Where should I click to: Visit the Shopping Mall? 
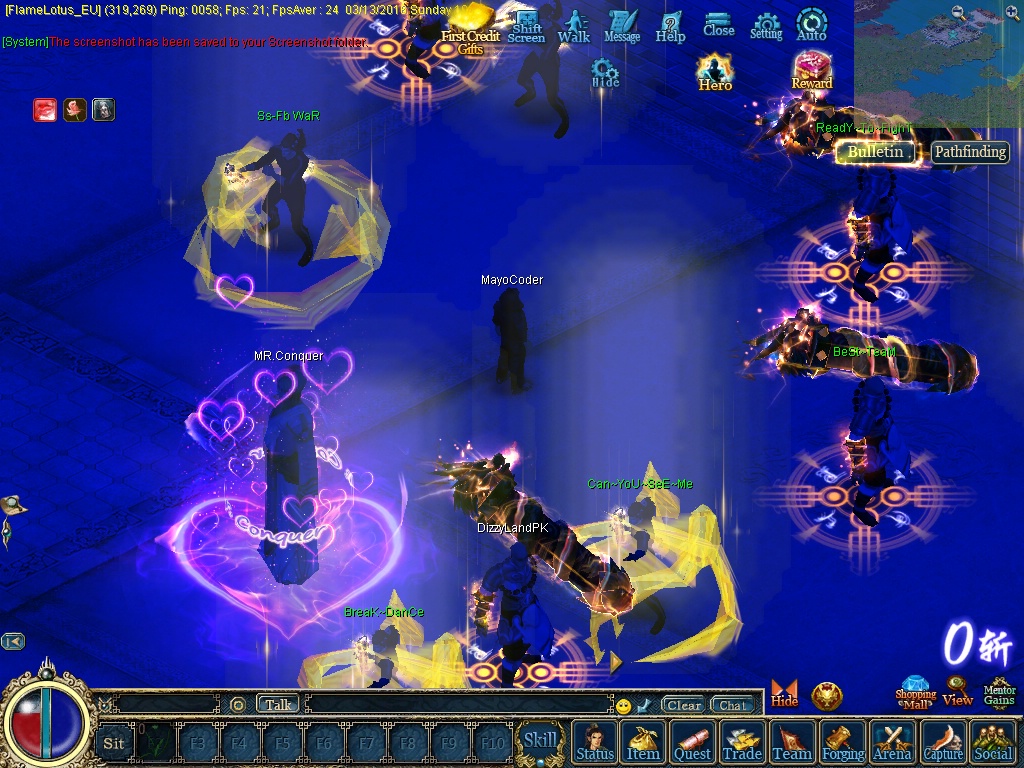tap(915, 692)
